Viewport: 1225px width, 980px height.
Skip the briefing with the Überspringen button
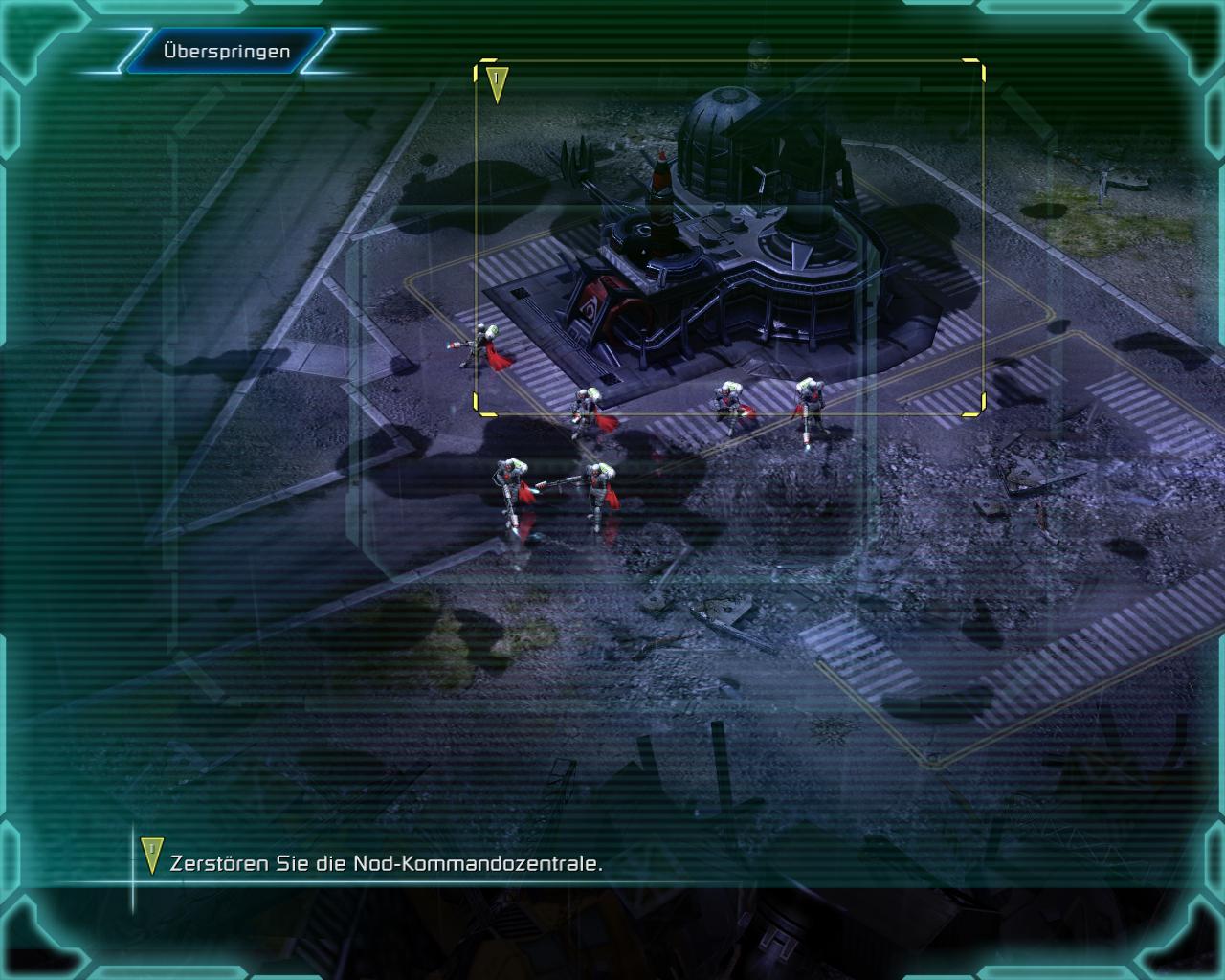[226, 51]
